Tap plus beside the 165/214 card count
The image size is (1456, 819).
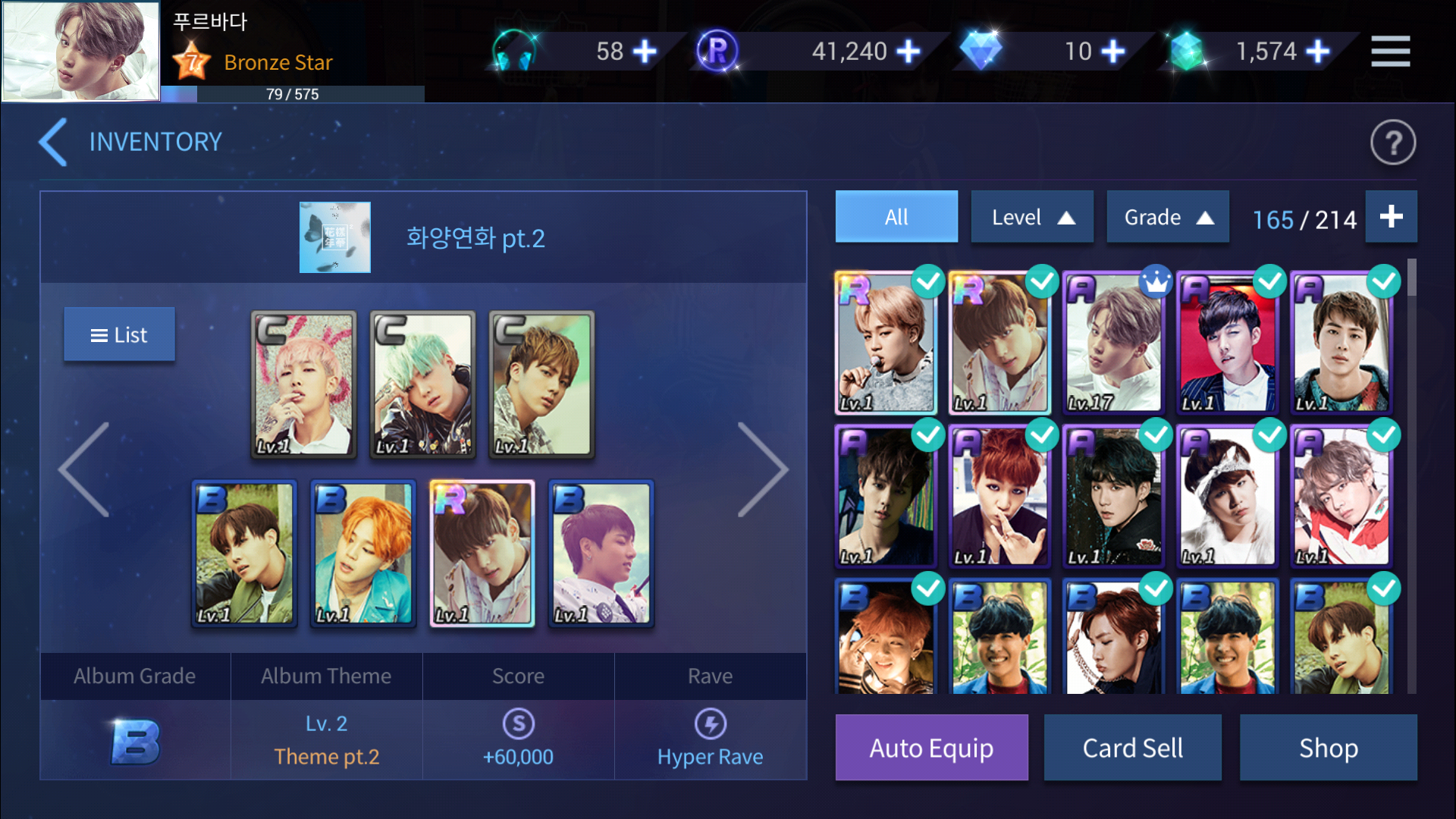tap(1392, 217)
